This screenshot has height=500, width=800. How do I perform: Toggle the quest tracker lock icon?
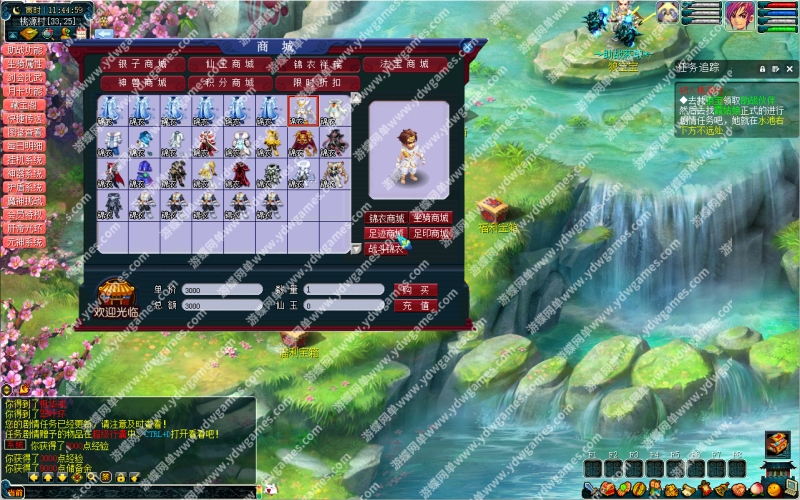tap(762, 67)
